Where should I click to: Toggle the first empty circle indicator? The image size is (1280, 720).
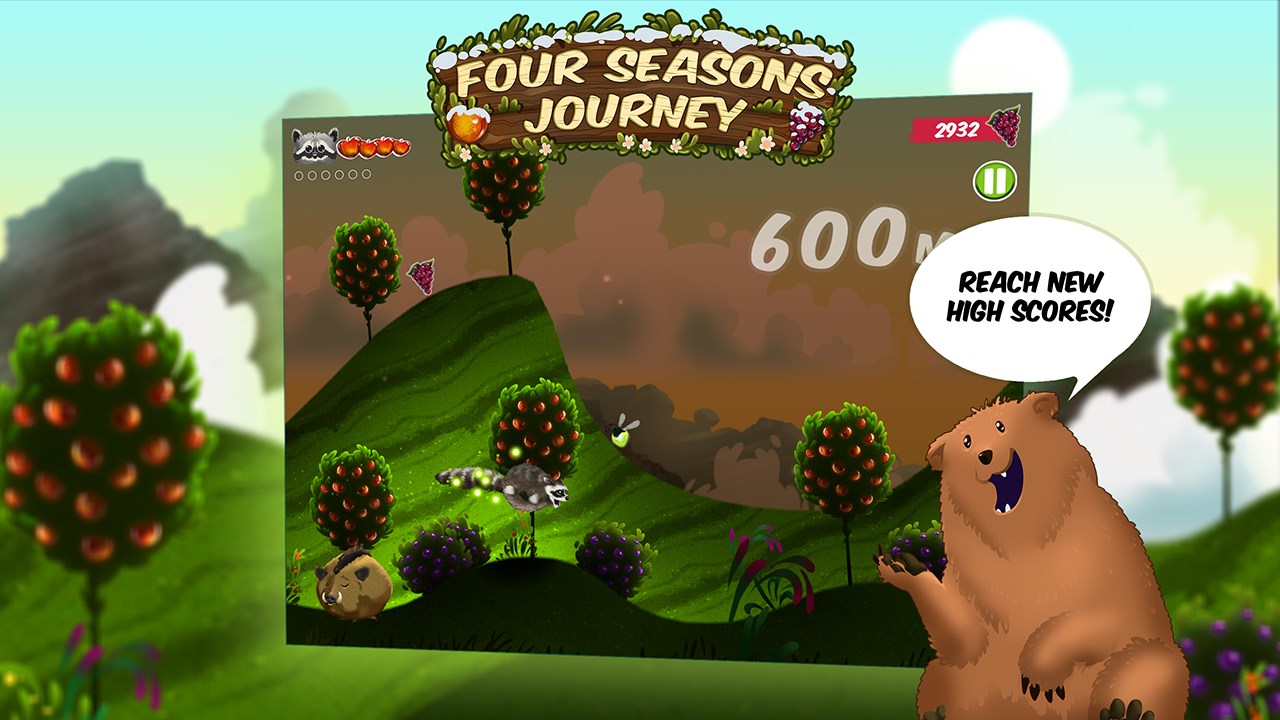[299, 174]
